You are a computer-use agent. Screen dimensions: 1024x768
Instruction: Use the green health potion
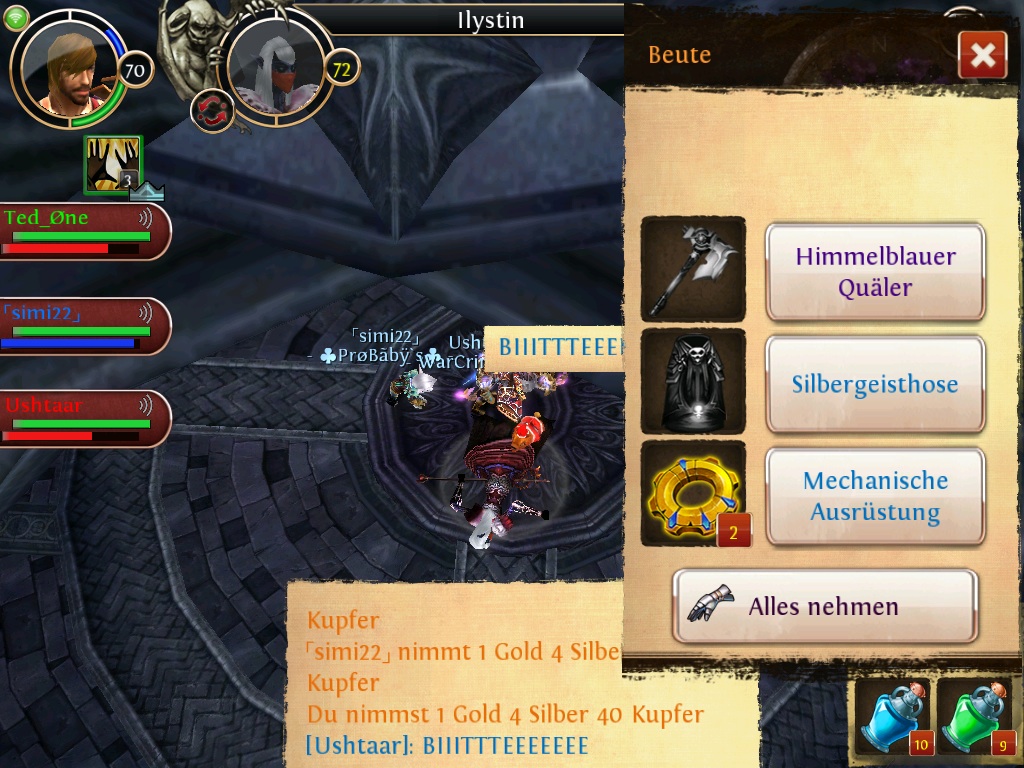pos(975,719)
